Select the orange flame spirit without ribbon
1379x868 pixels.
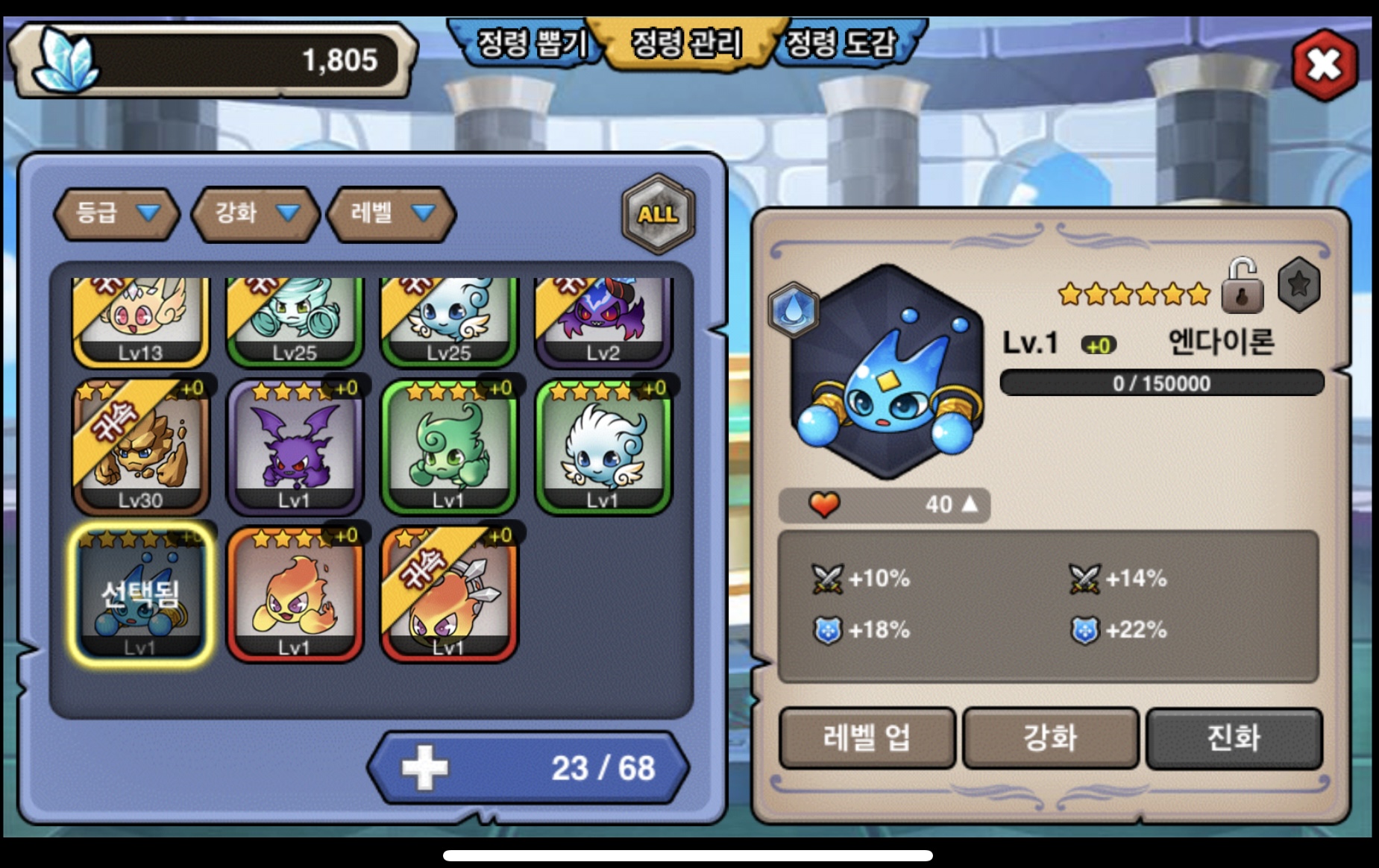[x=295, y=594]
